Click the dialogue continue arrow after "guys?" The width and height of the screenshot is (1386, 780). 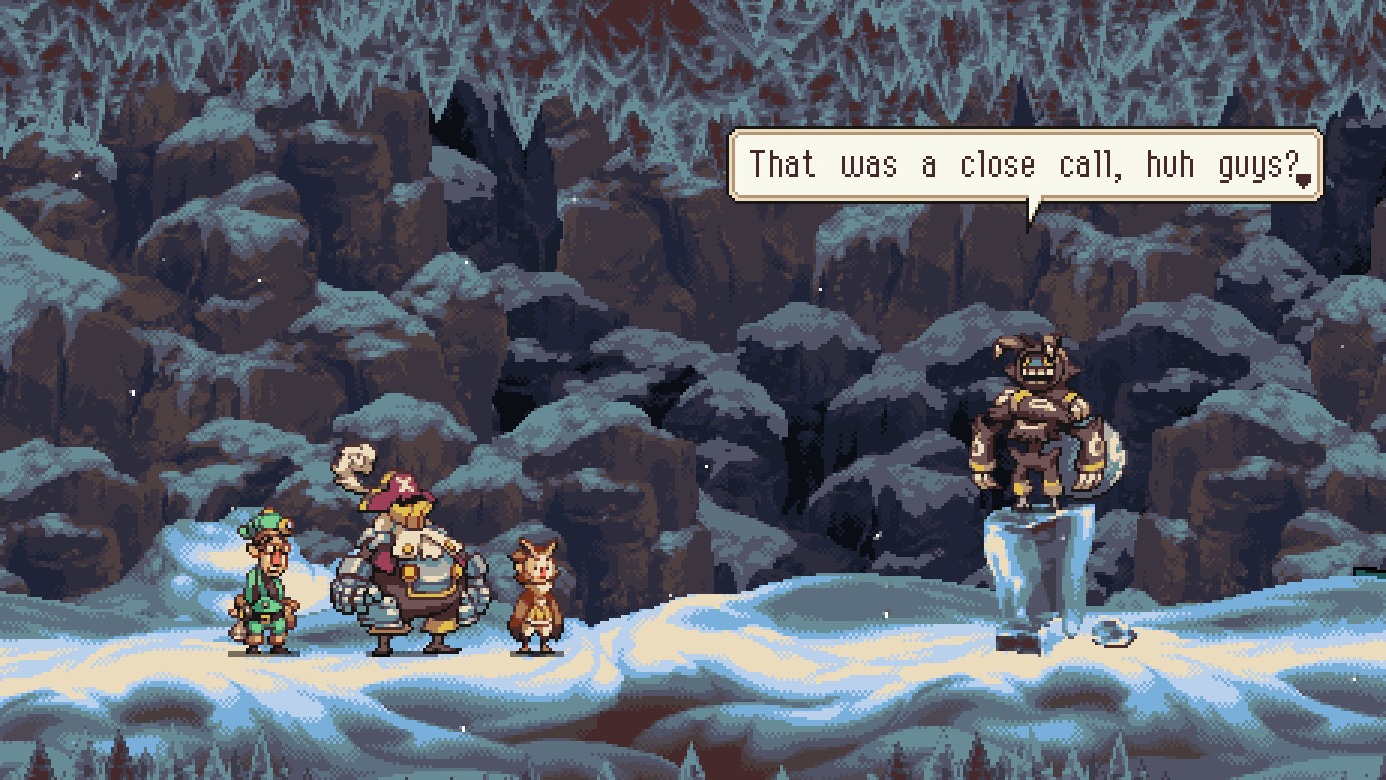pyautogui.click(x=1303, y=180)
